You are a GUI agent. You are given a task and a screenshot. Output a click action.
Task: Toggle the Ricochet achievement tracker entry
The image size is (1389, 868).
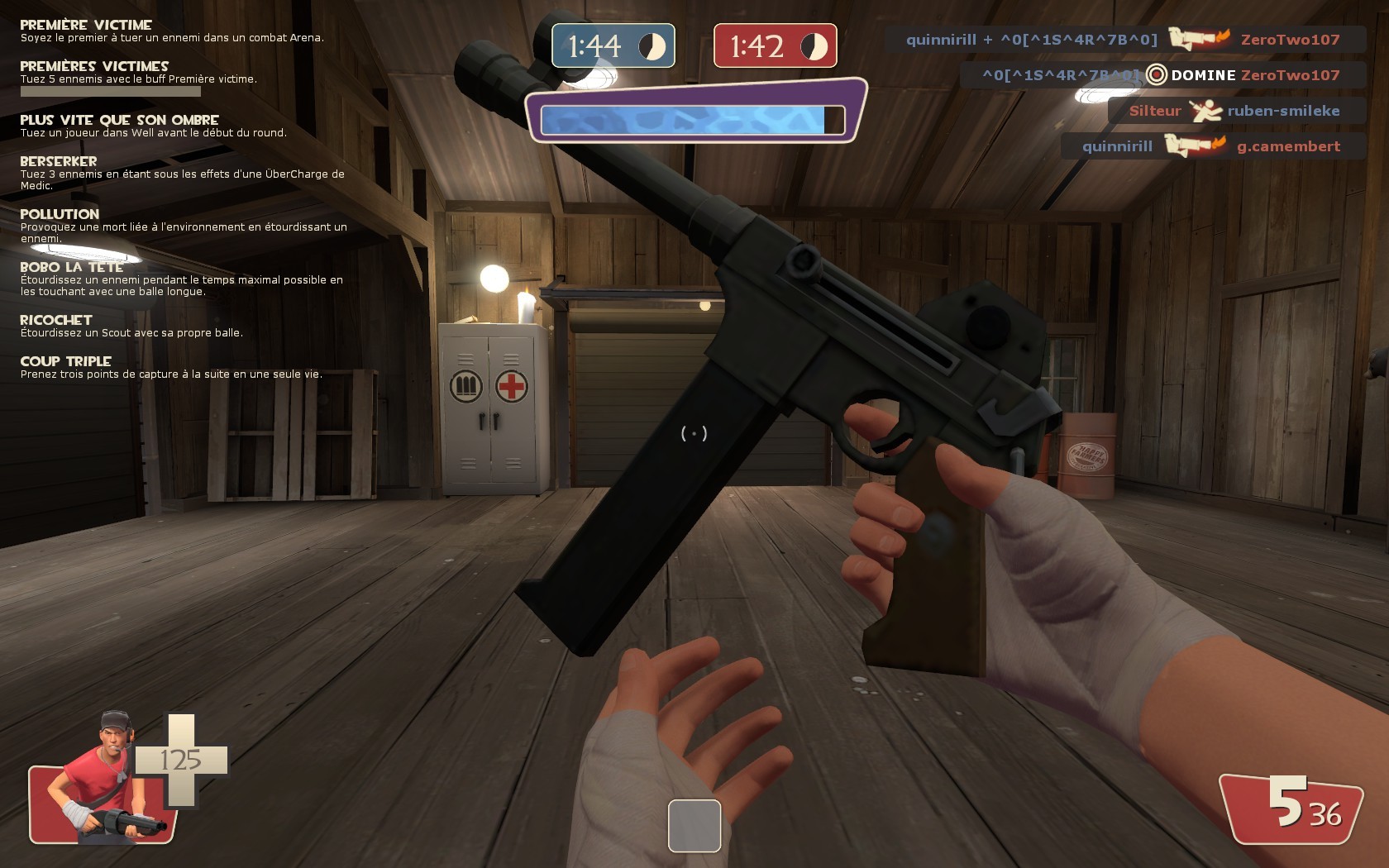55,320
